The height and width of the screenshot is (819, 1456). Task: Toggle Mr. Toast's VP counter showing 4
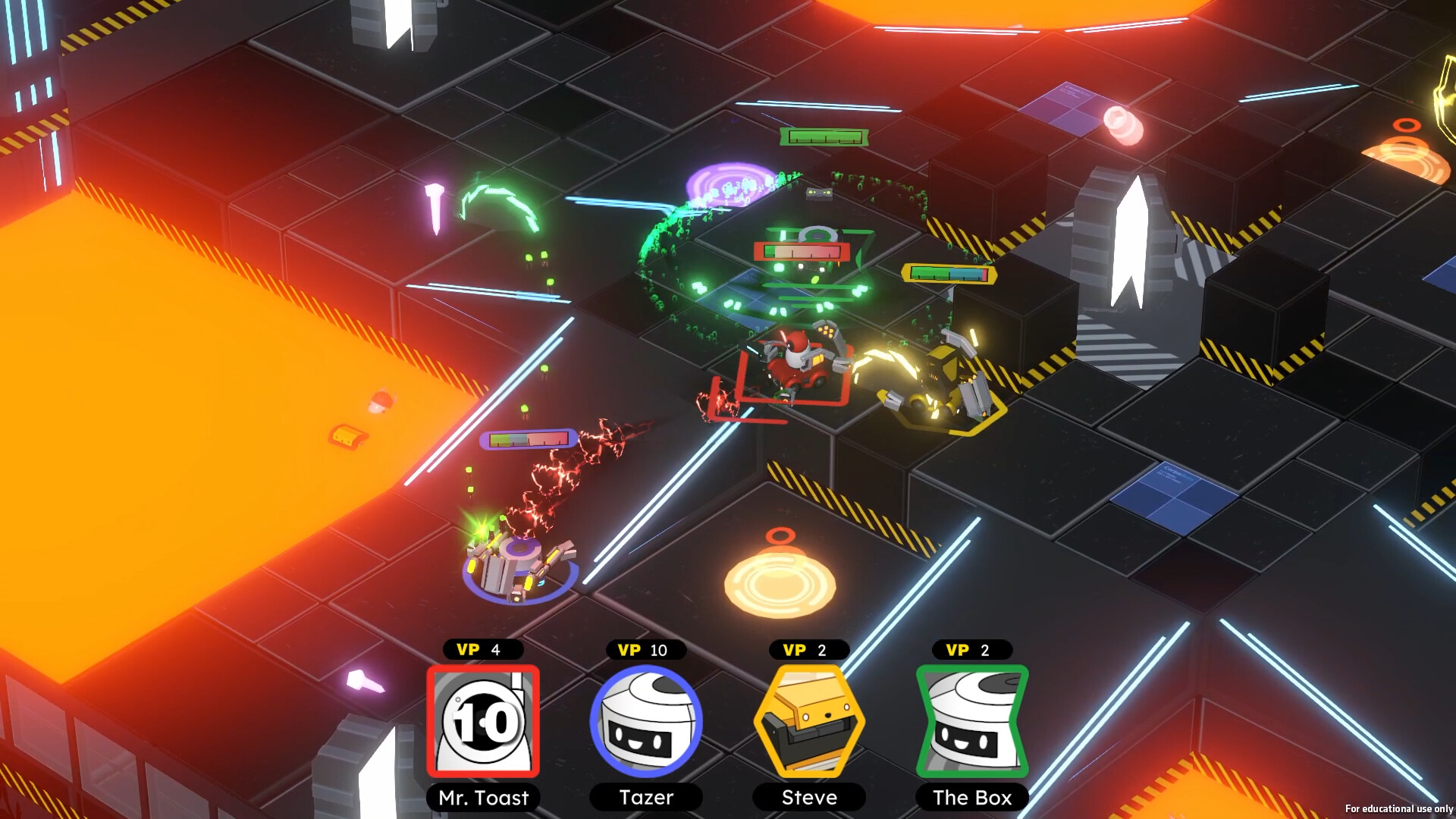pyautogui.click(x=483, y=649)
